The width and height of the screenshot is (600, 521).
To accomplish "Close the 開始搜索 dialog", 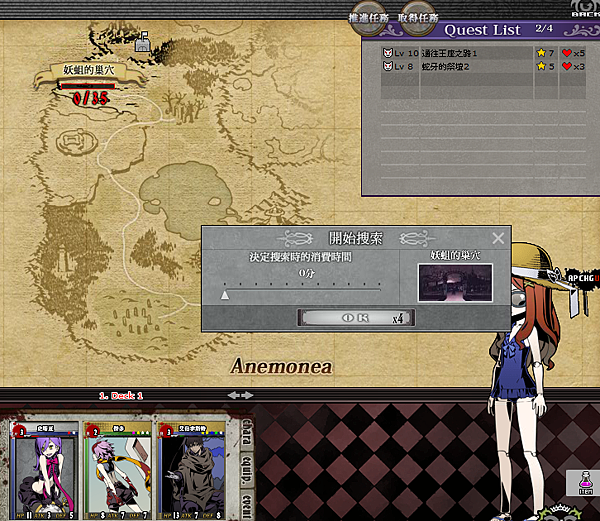I will [x=498, y=238].
